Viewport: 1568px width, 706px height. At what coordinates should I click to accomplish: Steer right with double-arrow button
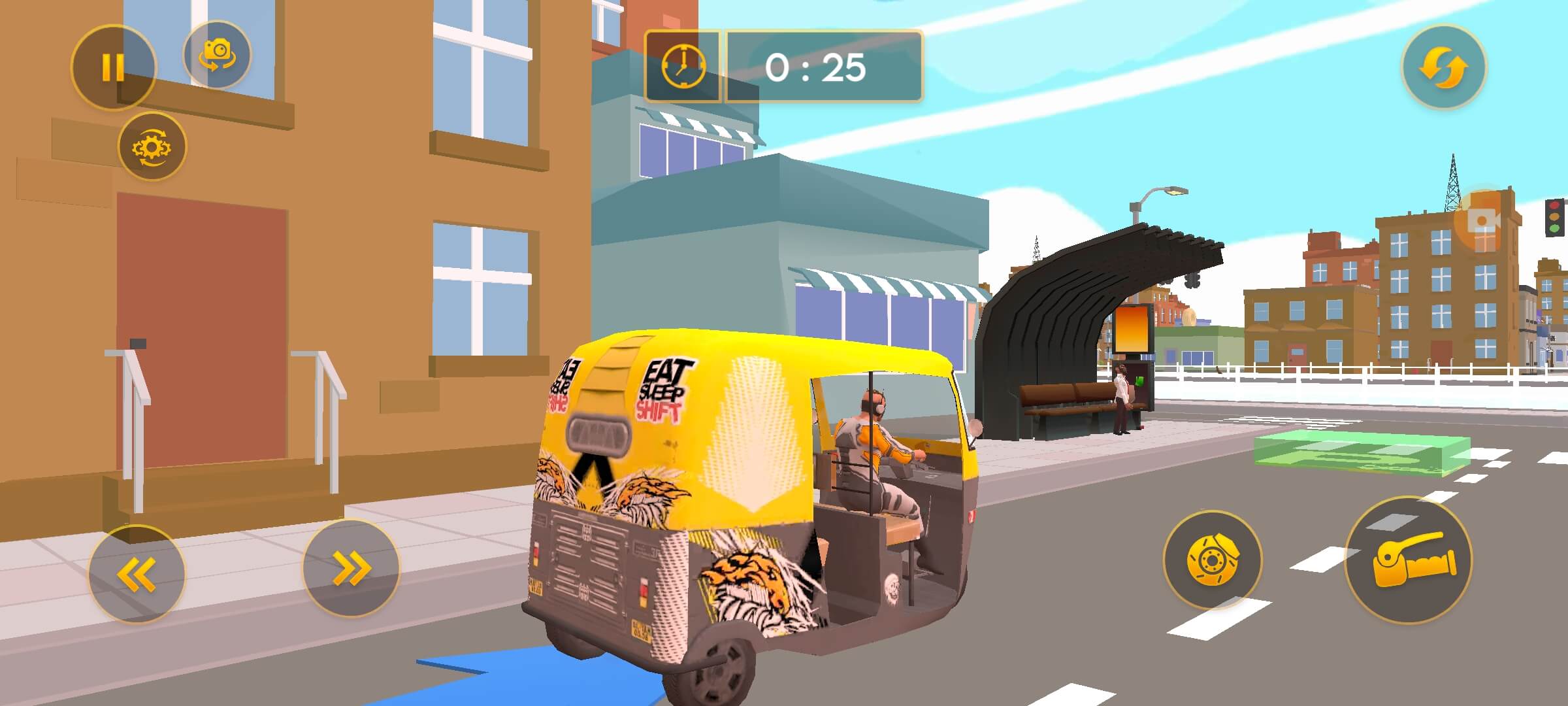(351, 567)
